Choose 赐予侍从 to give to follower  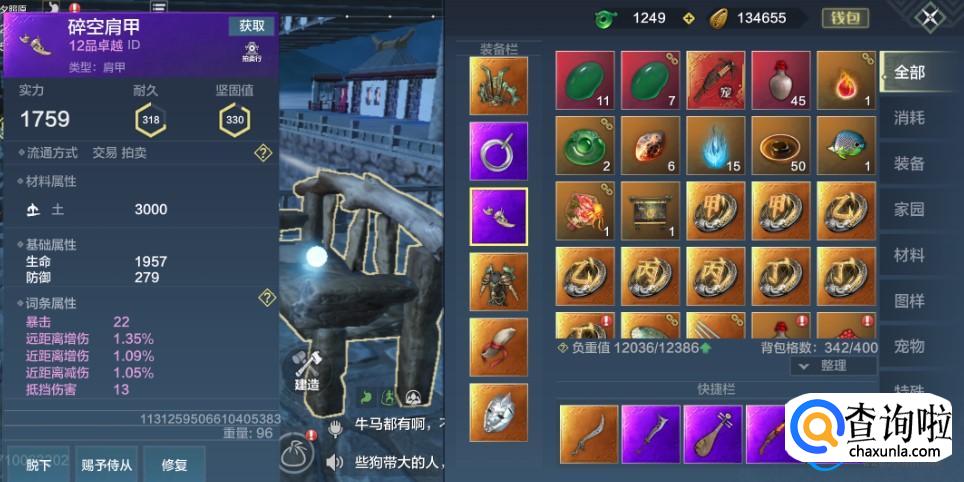point(107,464)
